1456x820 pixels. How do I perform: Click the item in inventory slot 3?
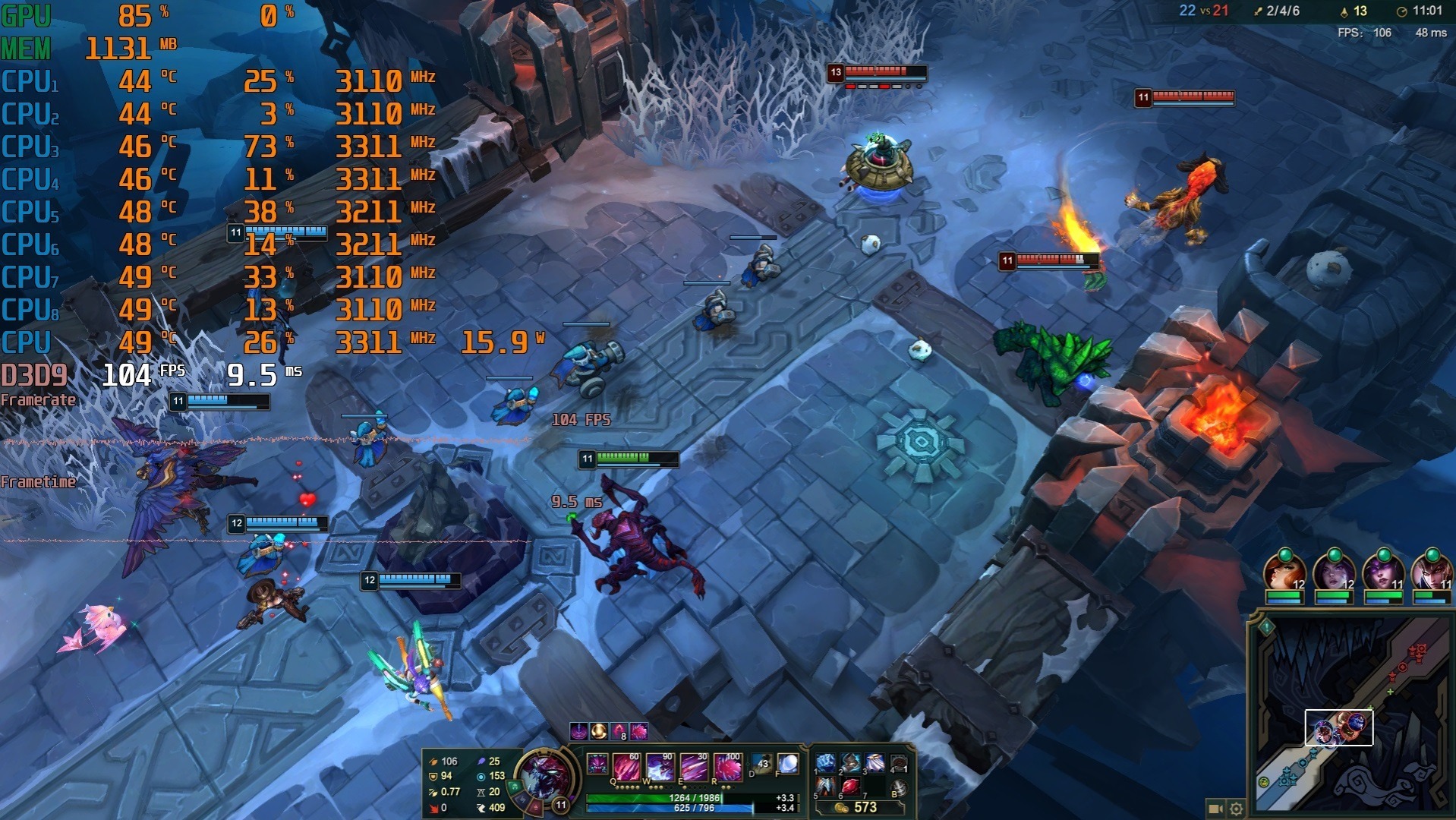pos(875,763)
